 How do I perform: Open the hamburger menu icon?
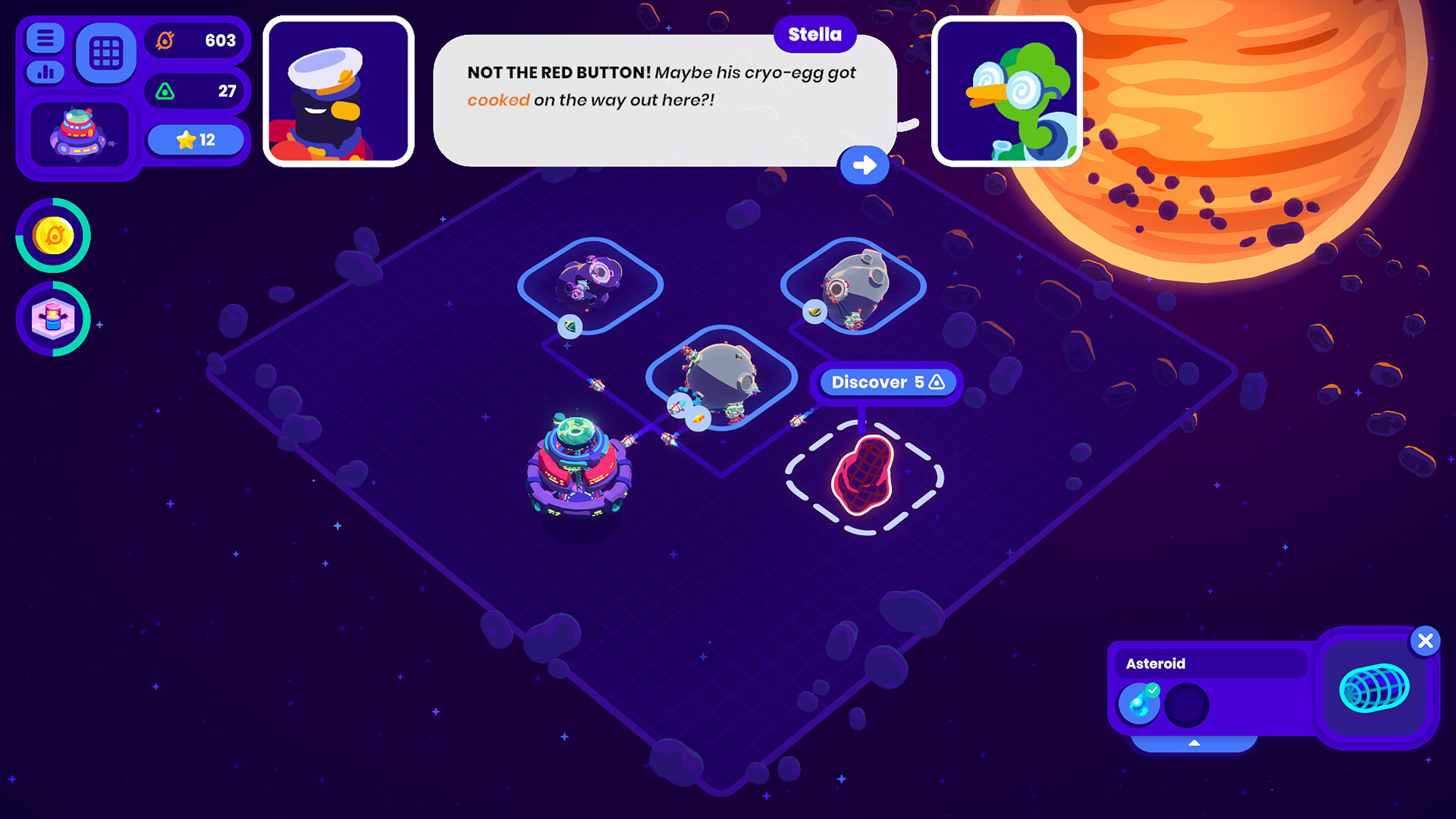click(x=43, y=36)
